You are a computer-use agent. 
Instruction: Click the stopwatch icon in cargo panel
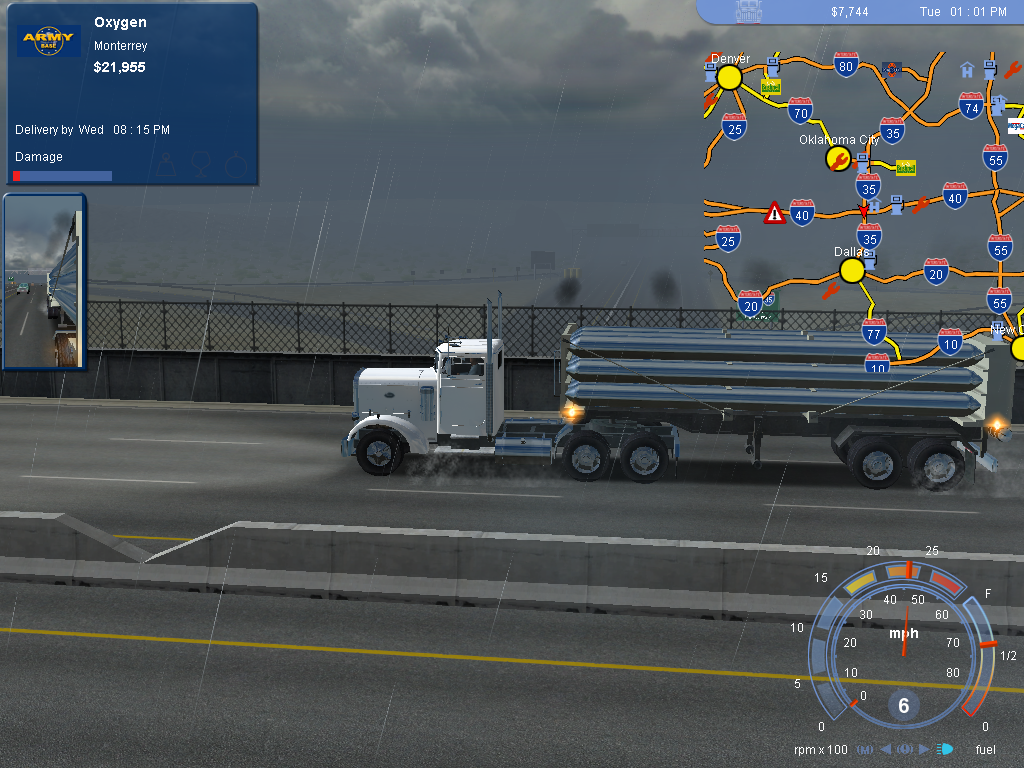[235, 164]
